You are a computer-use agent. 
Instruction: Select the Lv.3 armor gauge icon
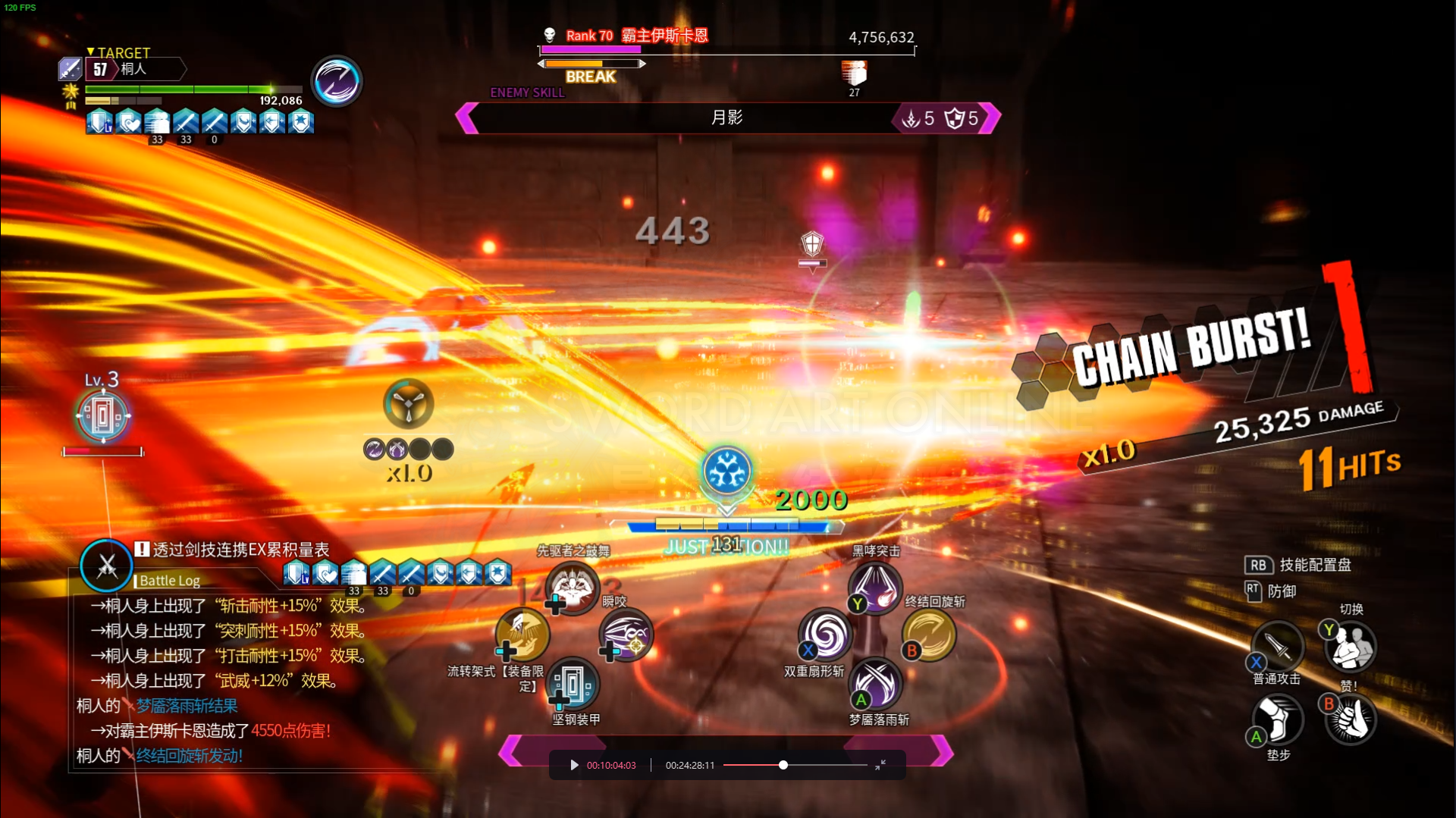103,415
